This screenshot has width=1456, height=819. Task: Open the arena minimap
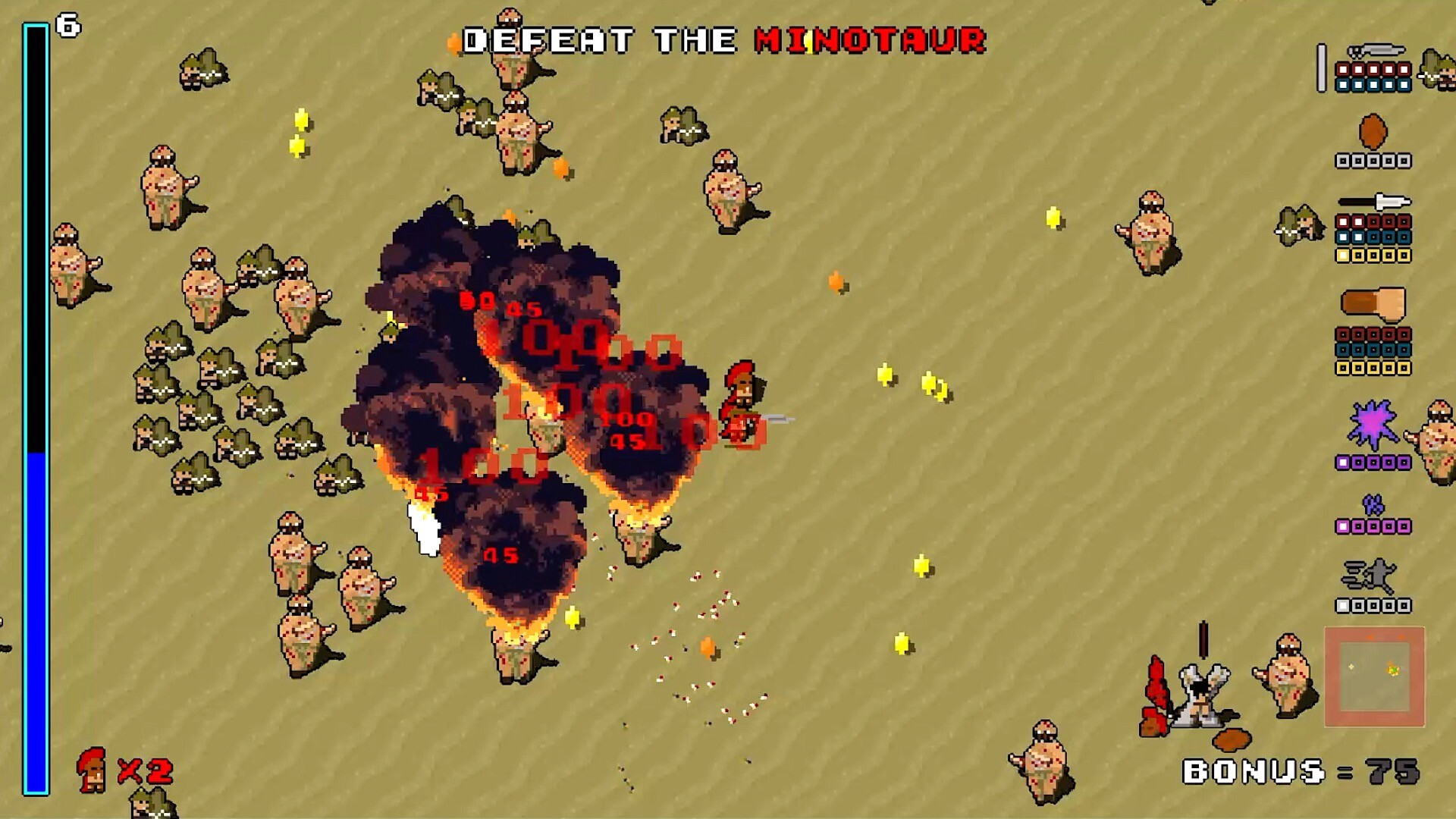(1374, 676)
